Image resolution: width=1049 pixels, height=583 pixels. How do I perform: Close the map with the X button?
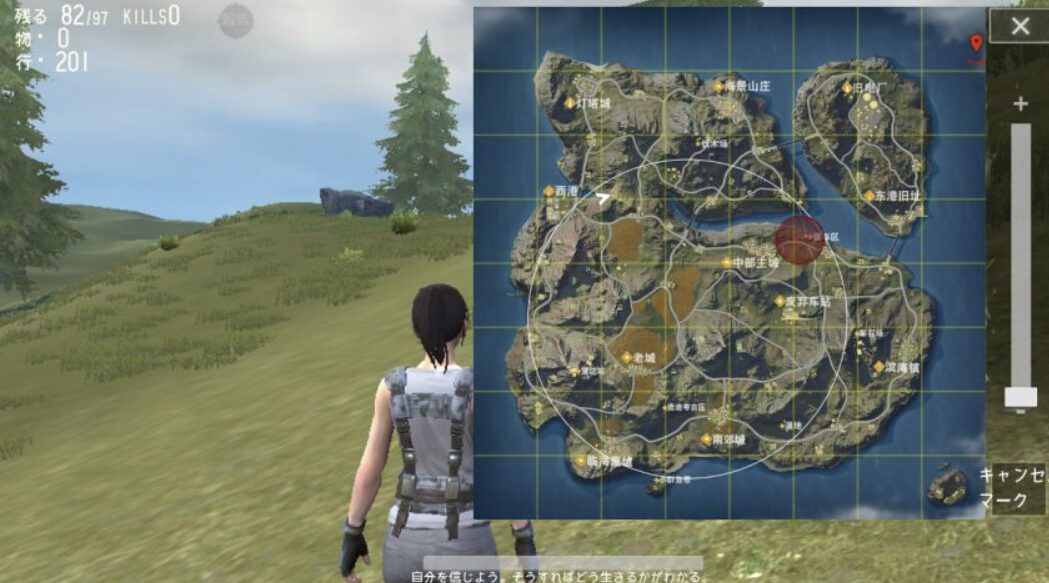pos(1019,27)
